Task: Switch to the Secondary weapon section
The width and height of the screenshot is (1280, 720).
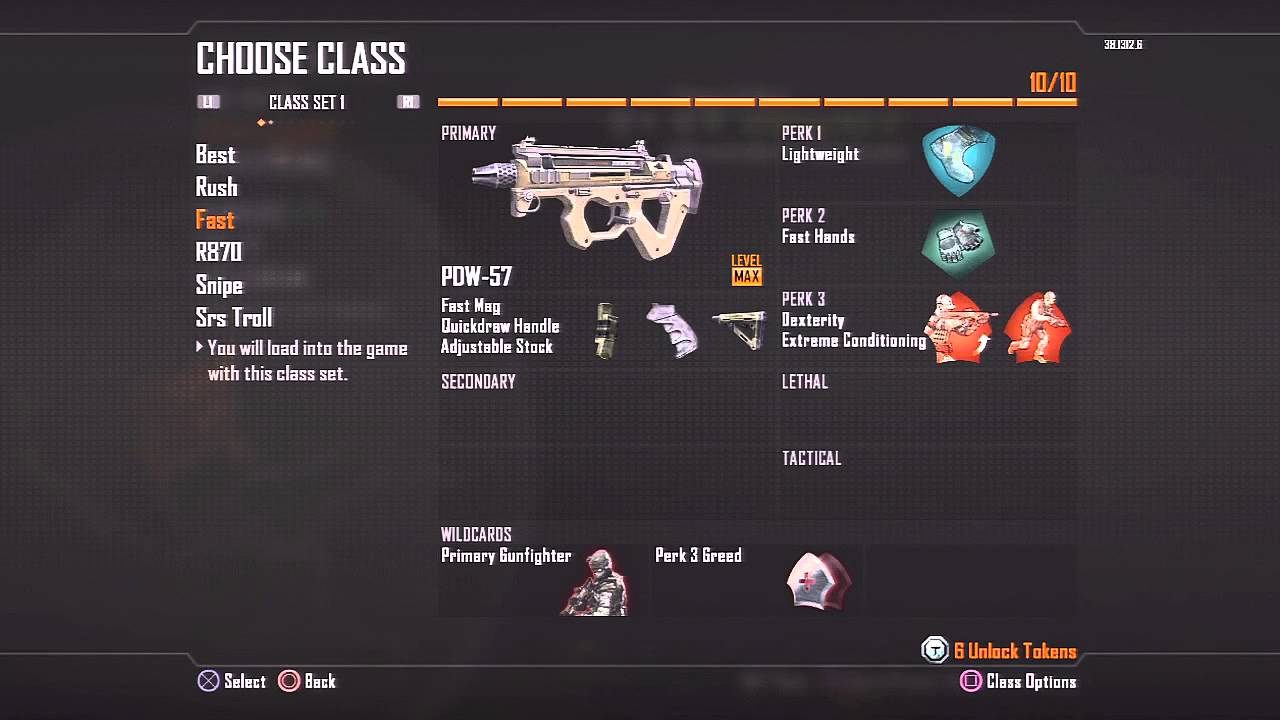Action: coord(478,381)
